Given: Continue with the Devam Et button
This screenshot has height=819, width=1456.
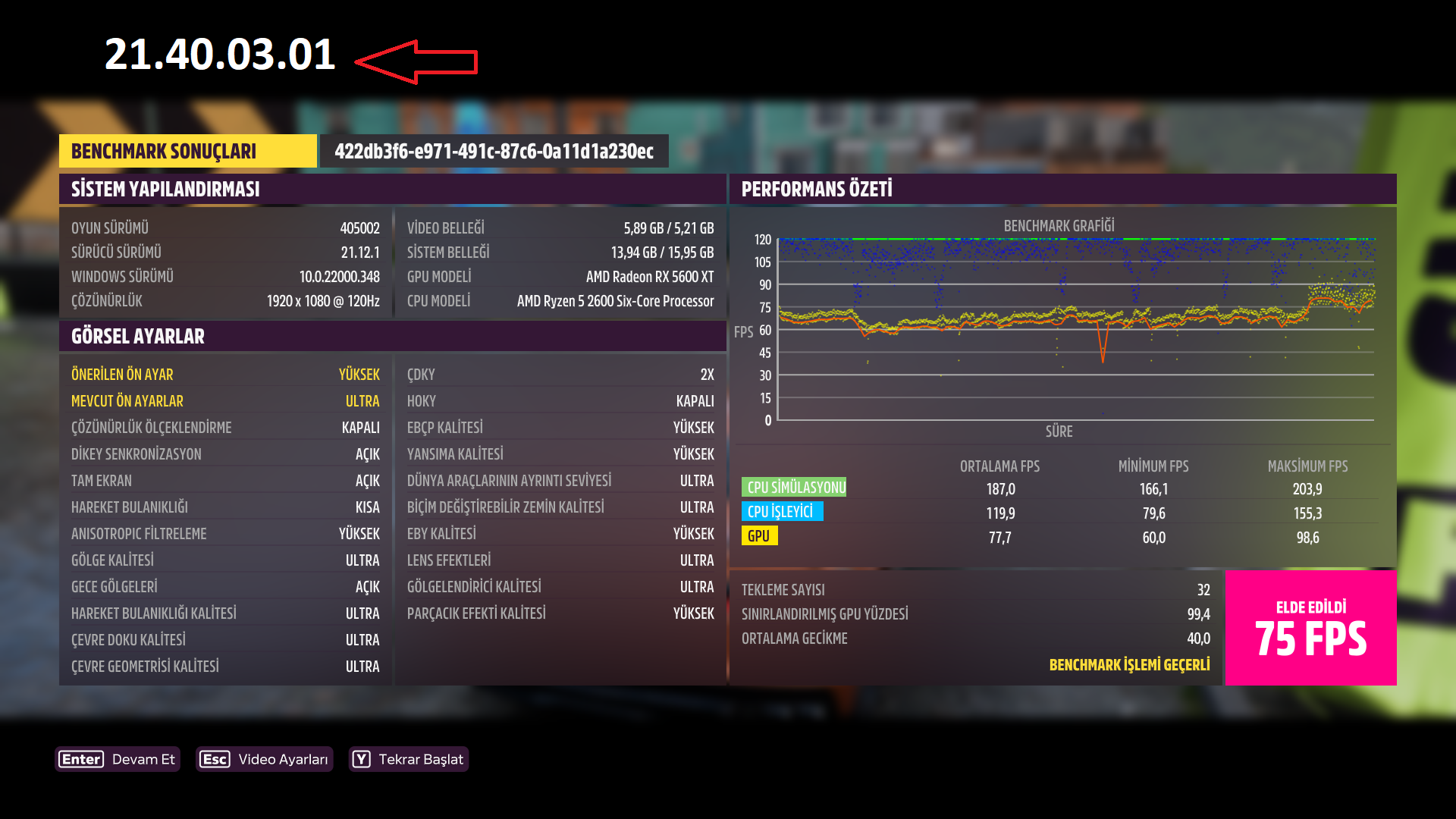Looking at the screenshot, I should click(x=118, y=759).
